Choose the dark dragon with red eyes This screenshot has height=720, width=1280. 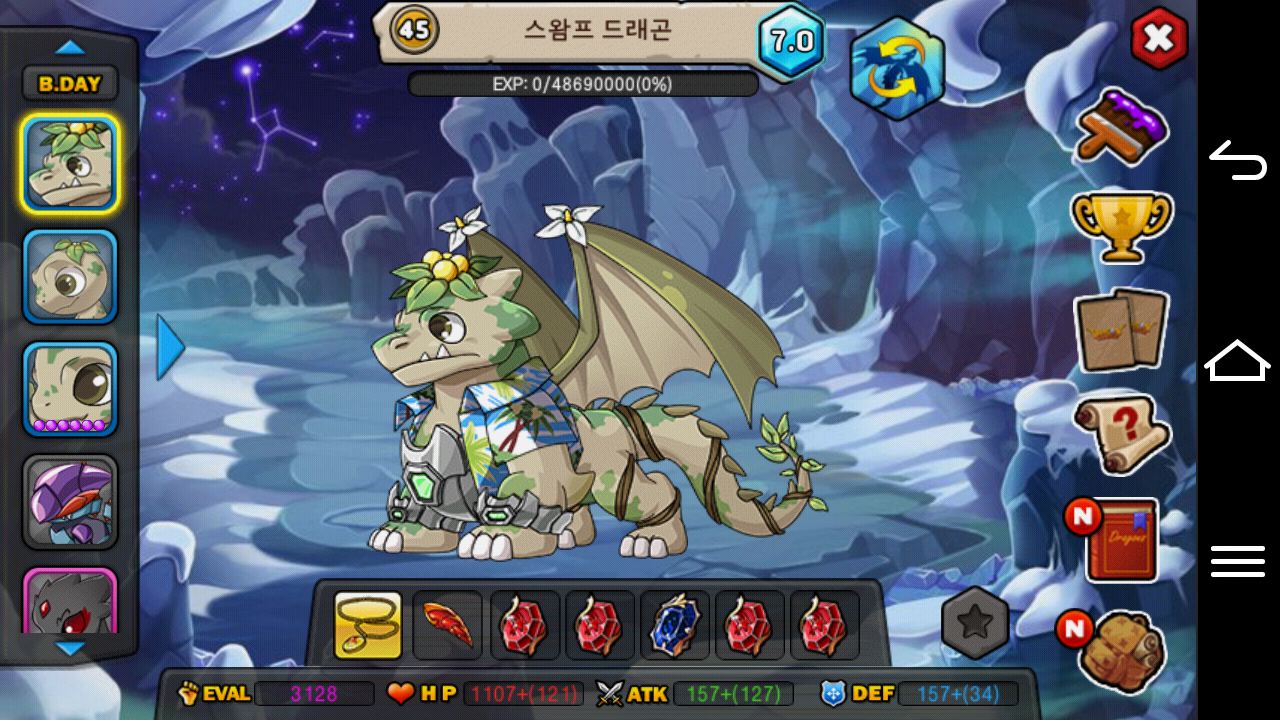coord(70,602)
